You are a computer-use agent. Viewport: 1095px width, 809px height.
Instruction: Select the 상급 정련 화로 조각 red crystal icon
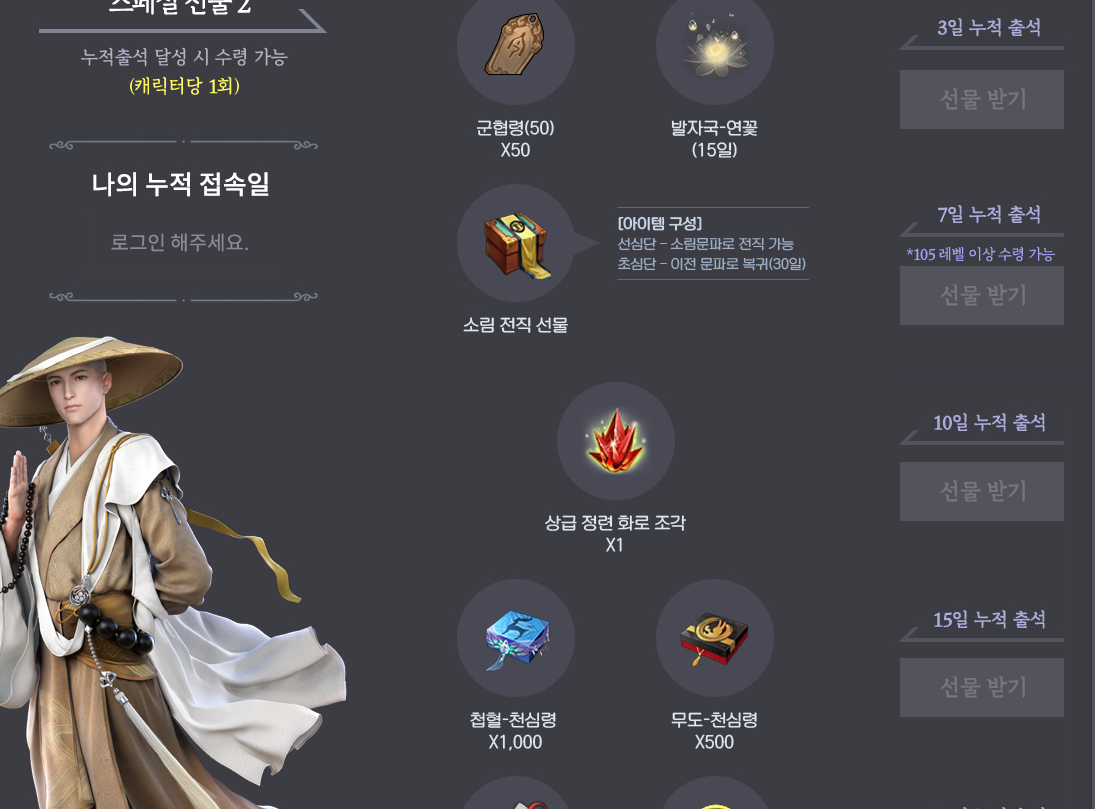pos(615,441)
